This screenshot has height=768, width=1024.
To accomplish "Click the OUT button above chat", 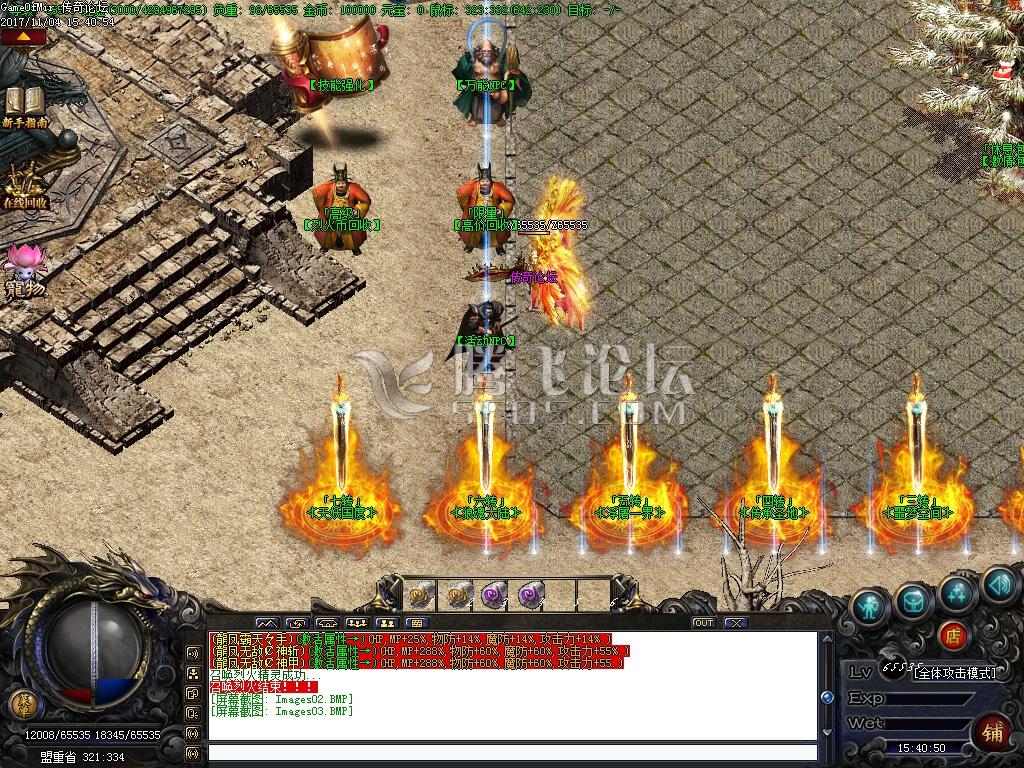I will (x=703, y=622).
